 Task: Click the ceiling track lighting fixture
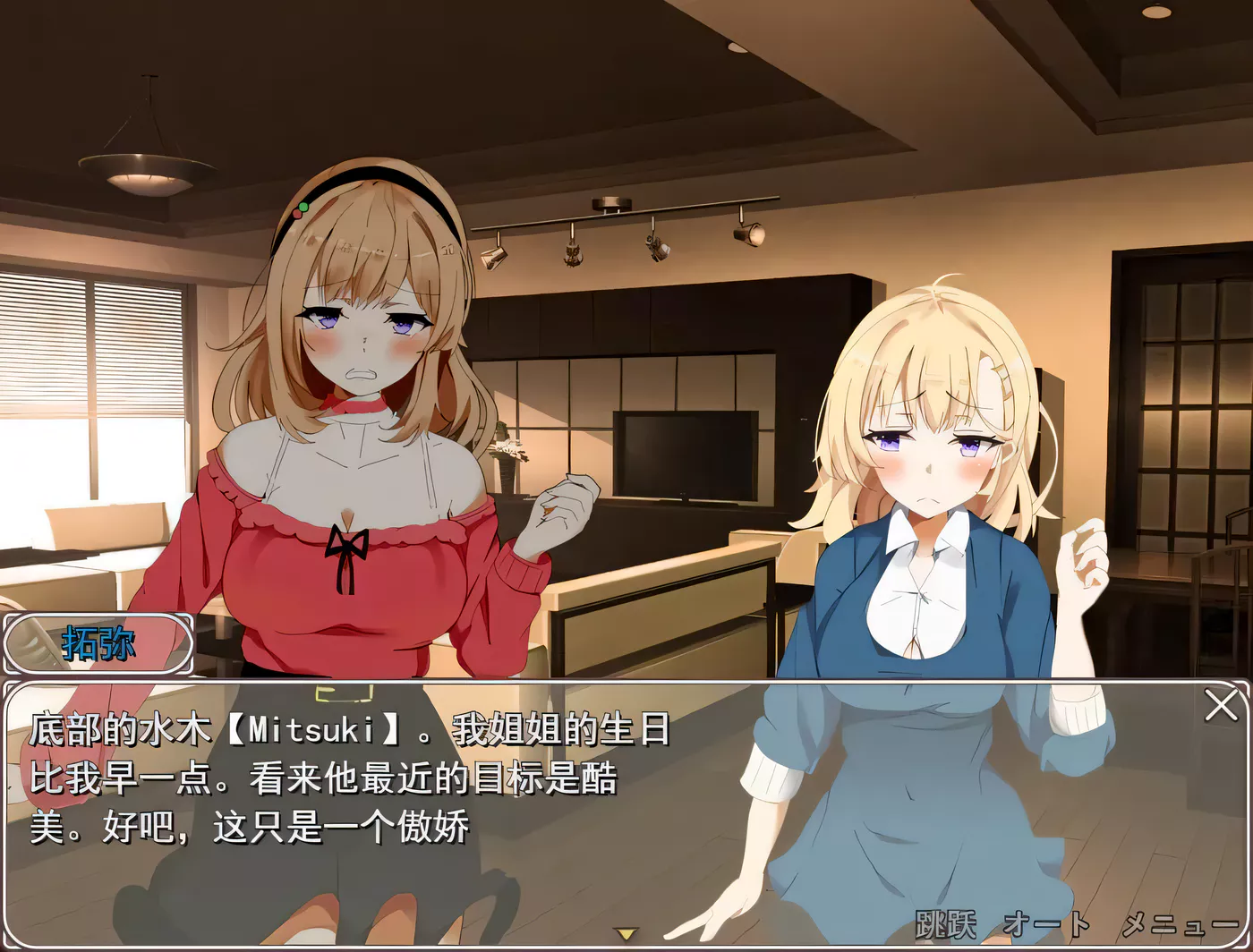coord(626,224)
